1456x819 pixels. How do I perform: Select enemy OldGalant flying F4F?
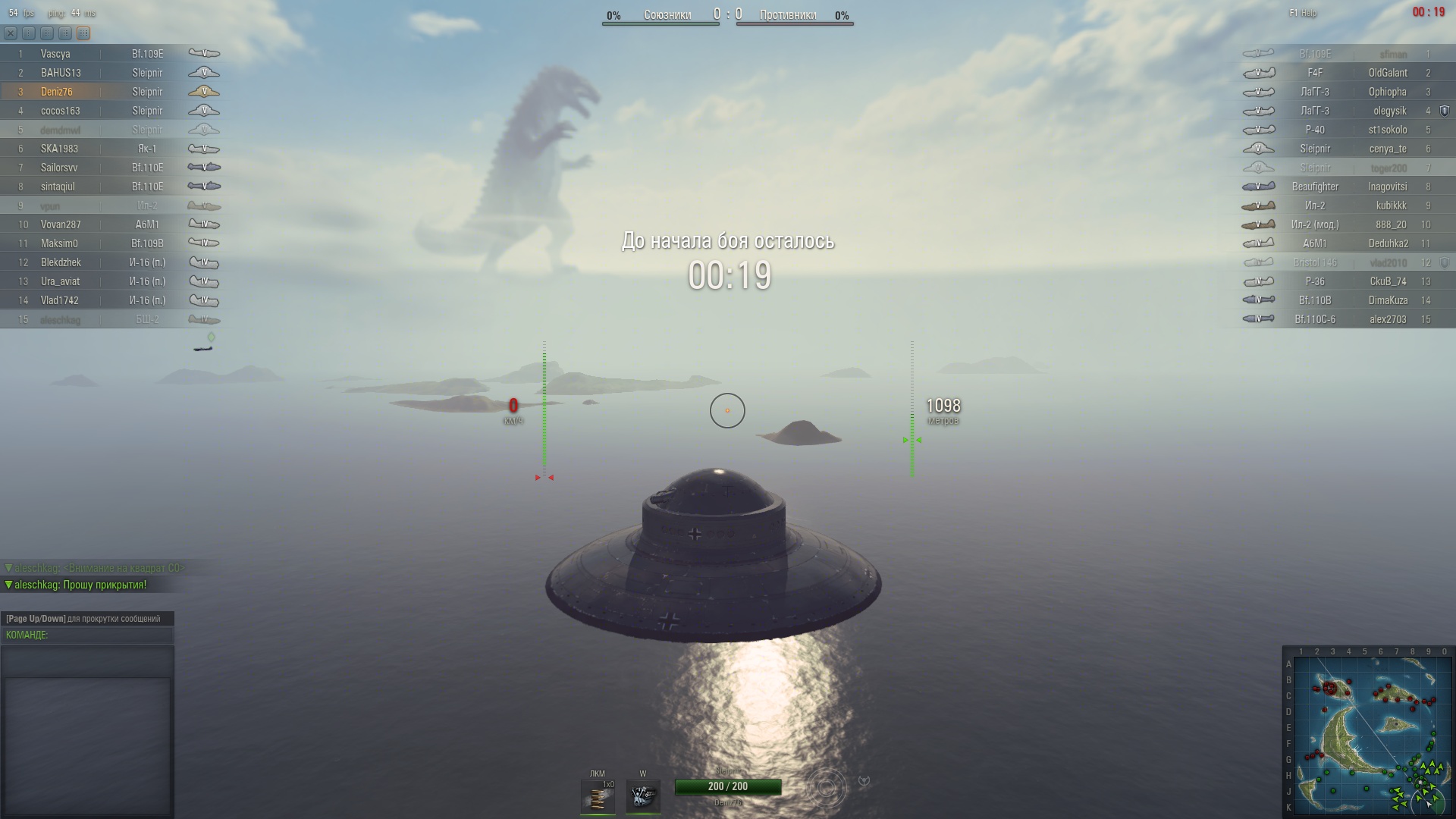[1387, 73]
